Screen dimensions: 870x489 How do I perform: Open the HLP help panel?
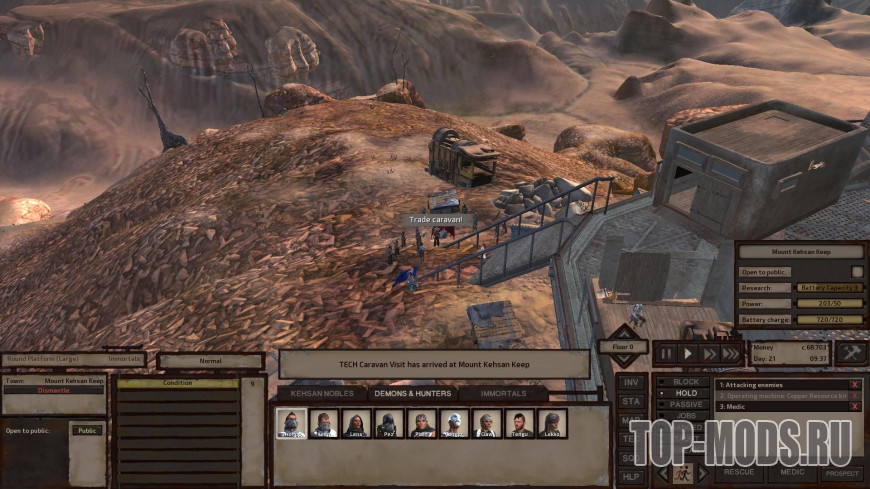coord(631,475)
